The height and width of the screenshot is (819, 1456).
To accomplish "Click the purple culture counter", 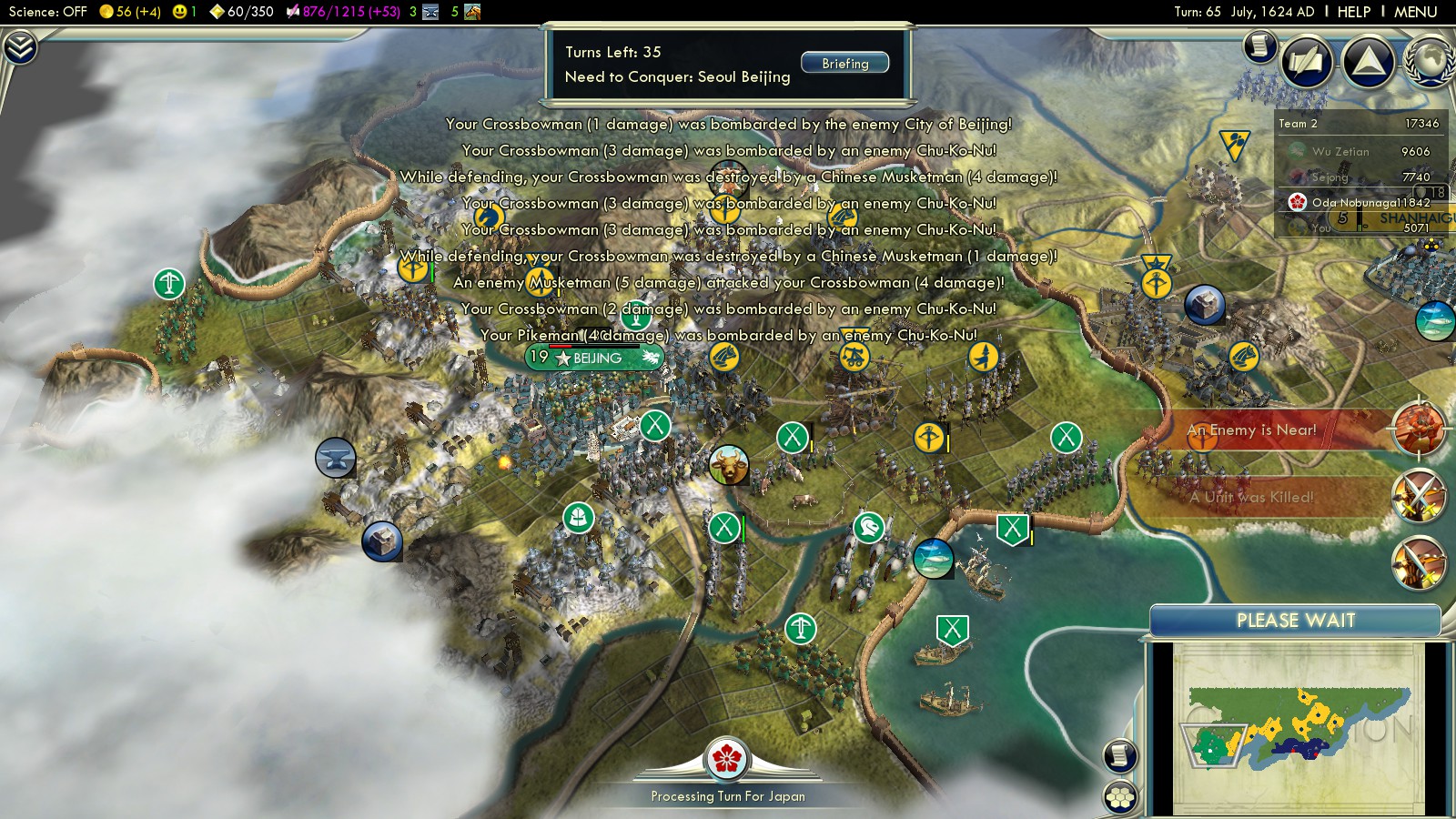I will tap(343, 12).
